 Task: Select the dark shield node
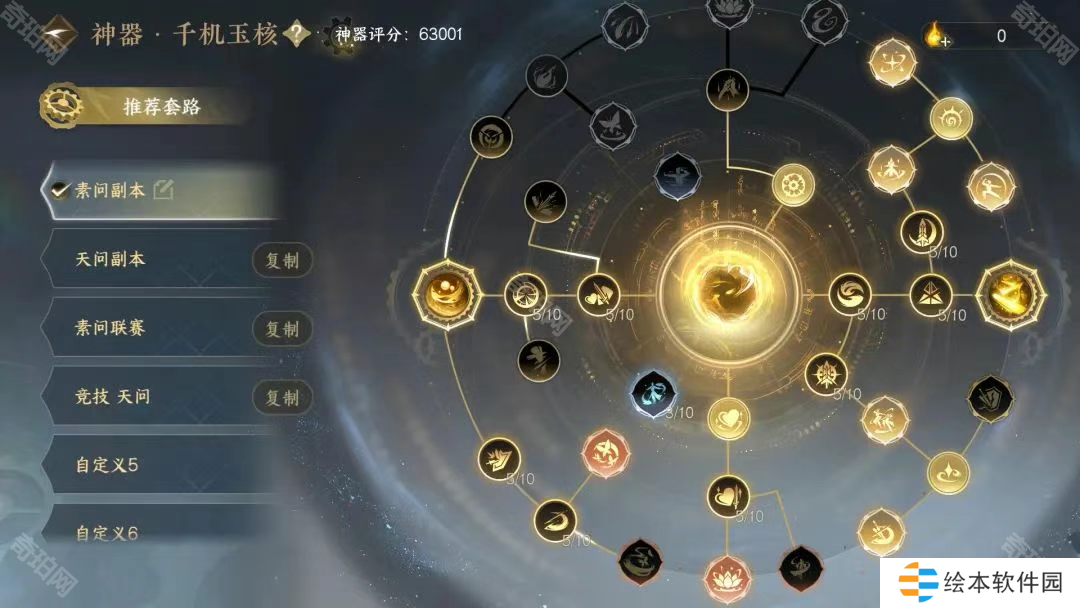[990, 398]
